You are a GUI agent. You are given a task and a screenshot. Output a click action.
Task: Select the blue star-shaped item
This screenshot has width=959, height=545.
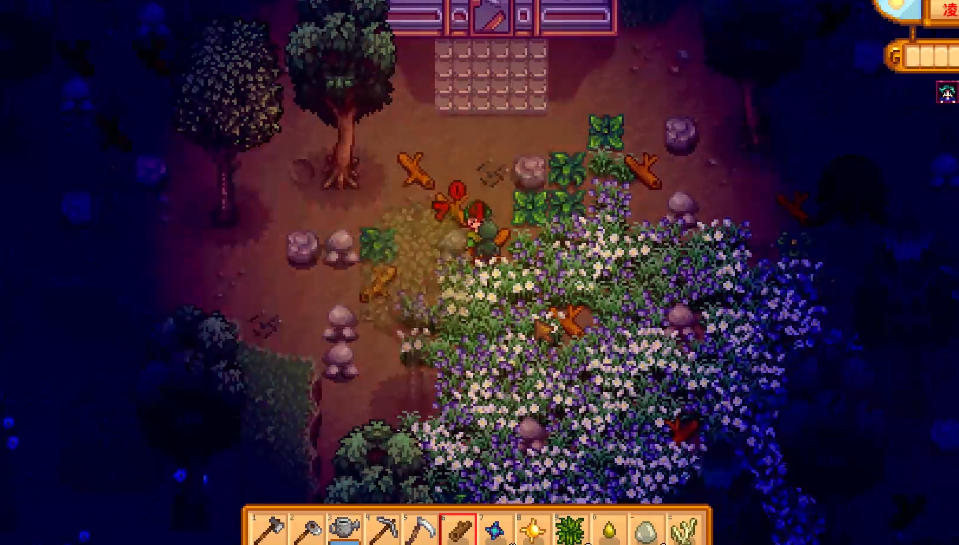497,529
